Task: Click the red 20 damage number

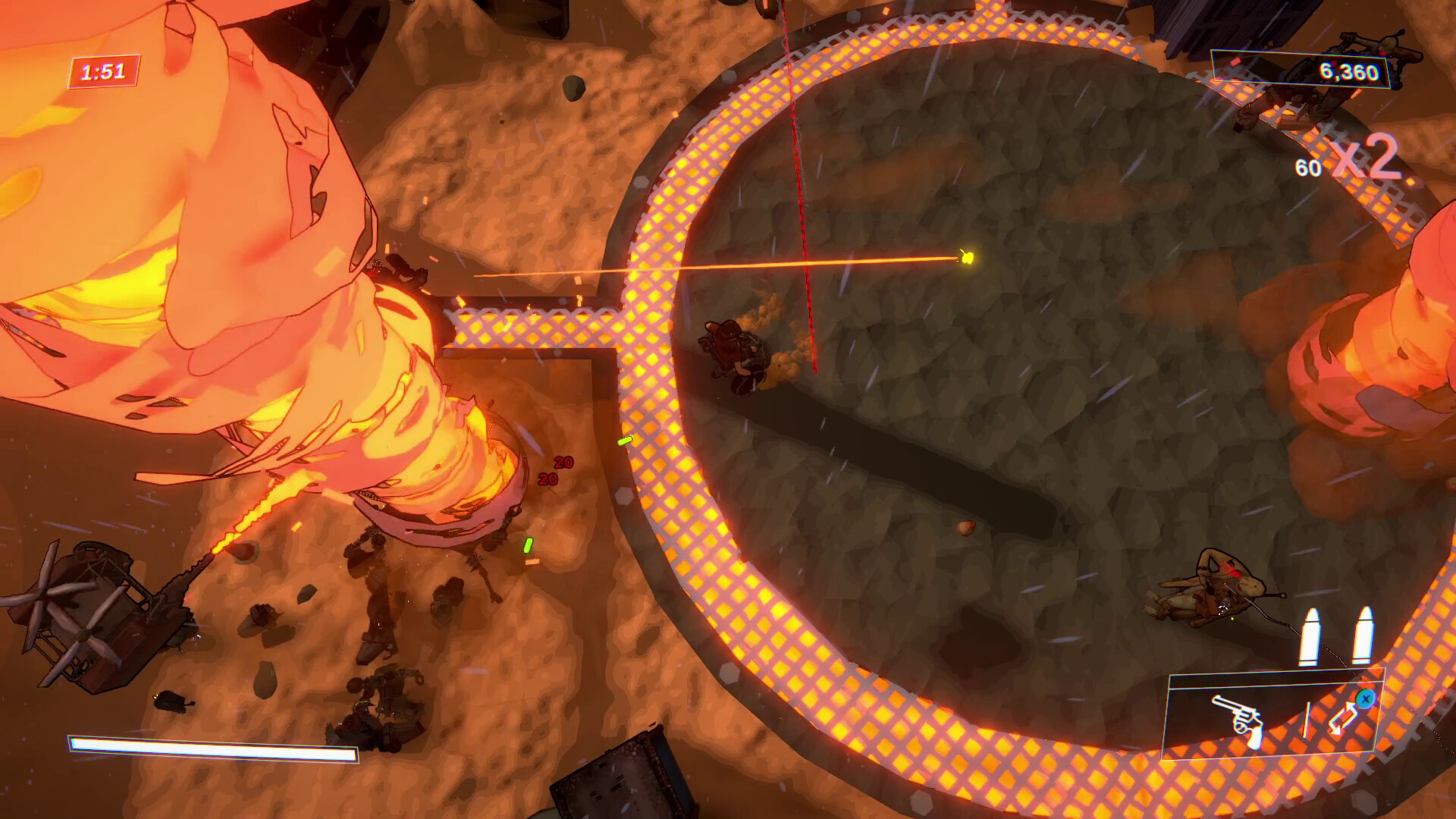Action: coord(562,462)
